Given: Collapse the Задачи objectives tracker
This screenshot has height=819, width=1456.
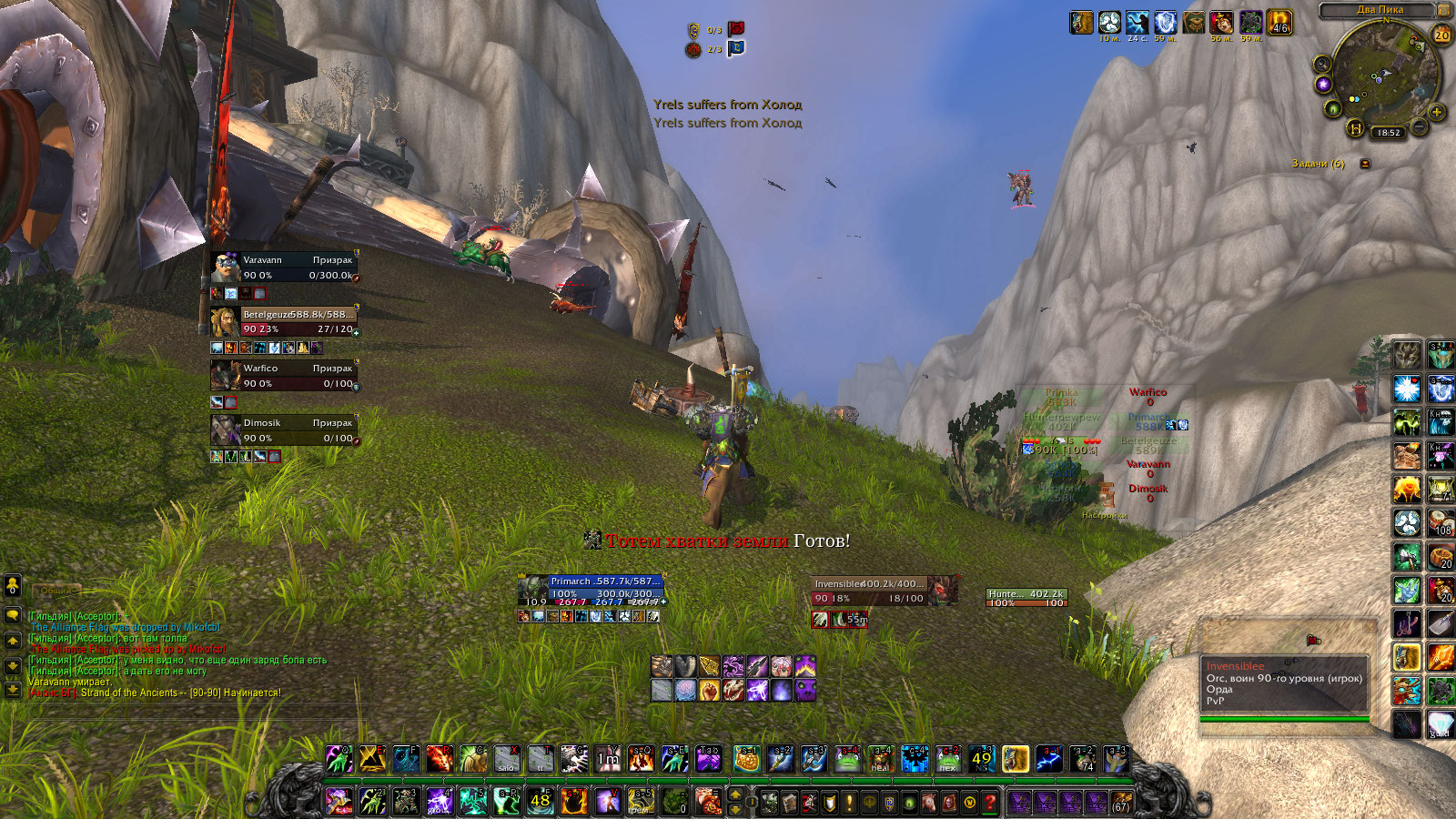Looking at the screenshot, I should pyautogui.click(x=1365, y=164).
